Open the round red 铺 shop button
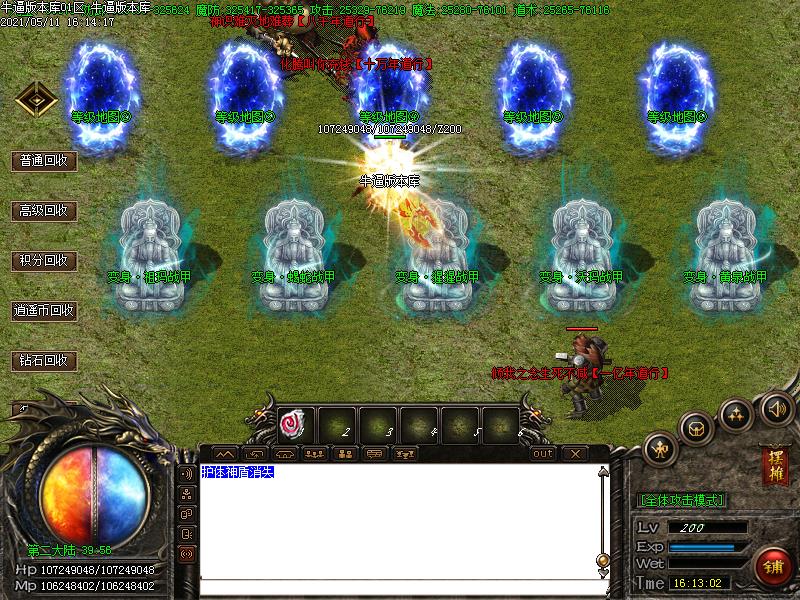Viewport: 800px width, 600px height. tap(771, 566)
